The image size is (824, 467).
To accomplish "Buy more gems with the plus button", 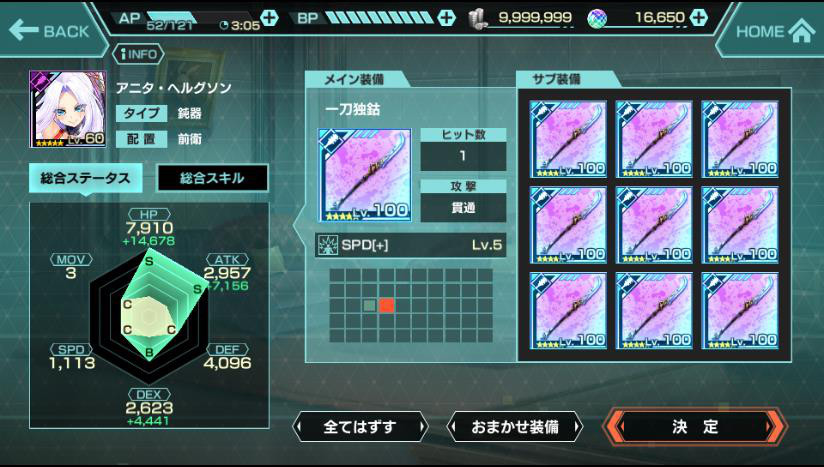I will [x=698, y=18].
